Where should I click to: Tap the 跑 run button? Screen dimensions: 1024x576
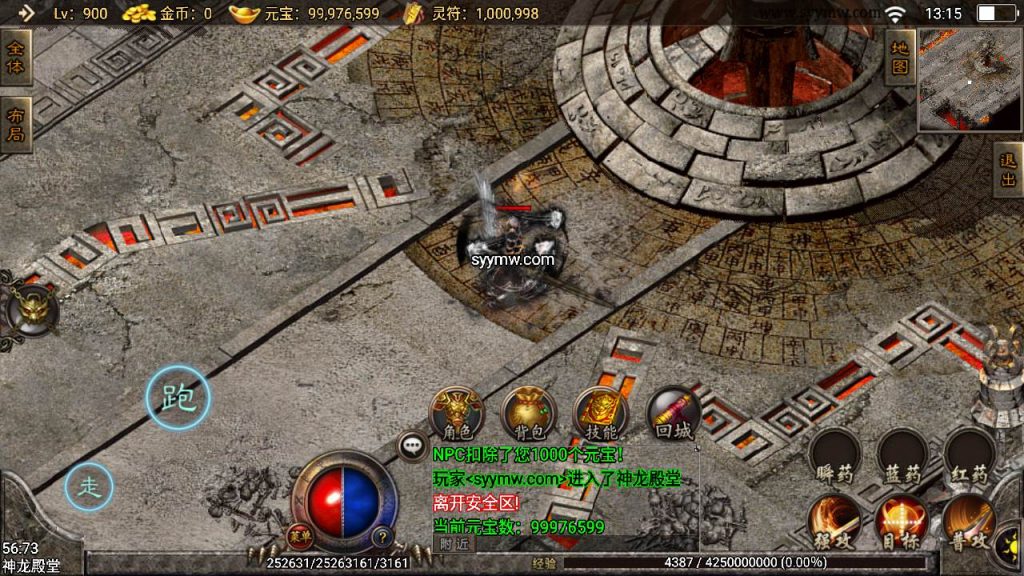(179, 398)
